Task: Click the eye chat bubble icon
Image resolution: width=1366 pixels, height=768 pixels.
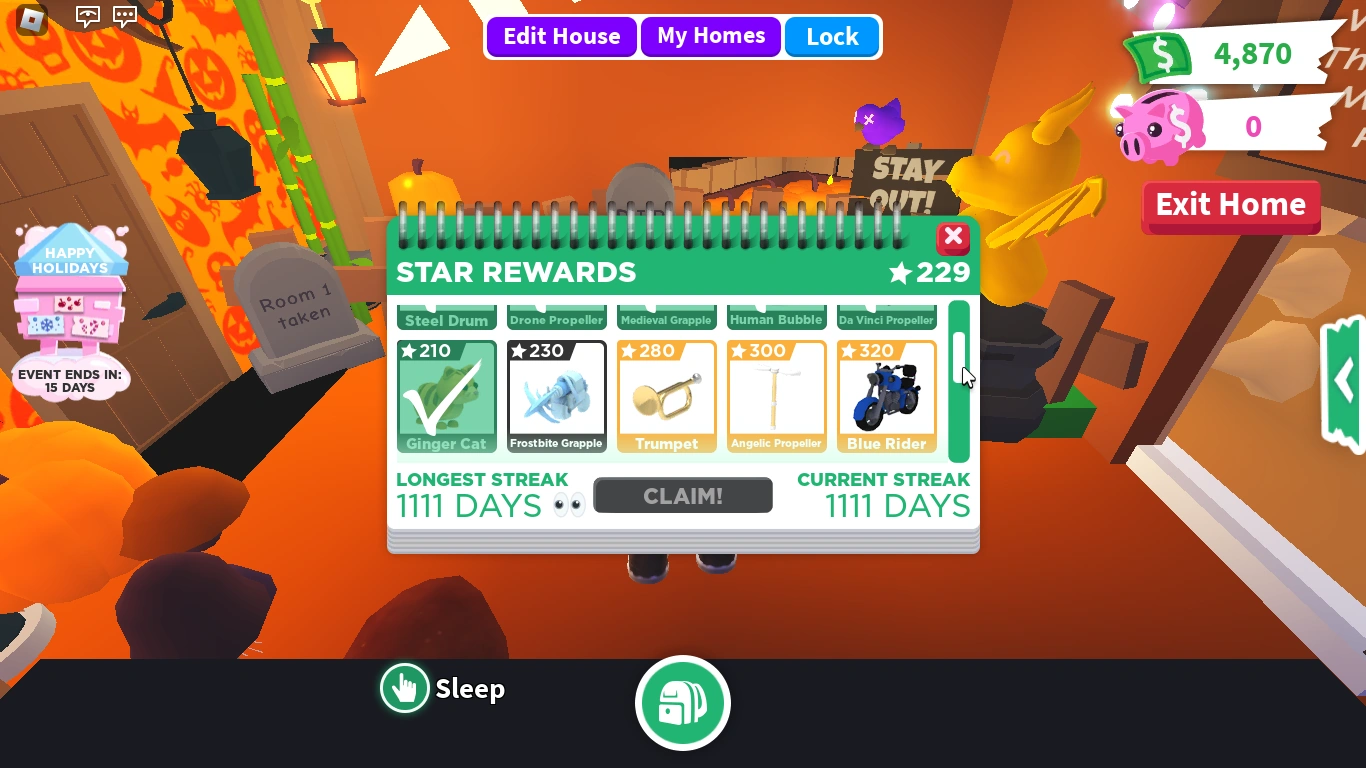Action: (x=88, y=16)
